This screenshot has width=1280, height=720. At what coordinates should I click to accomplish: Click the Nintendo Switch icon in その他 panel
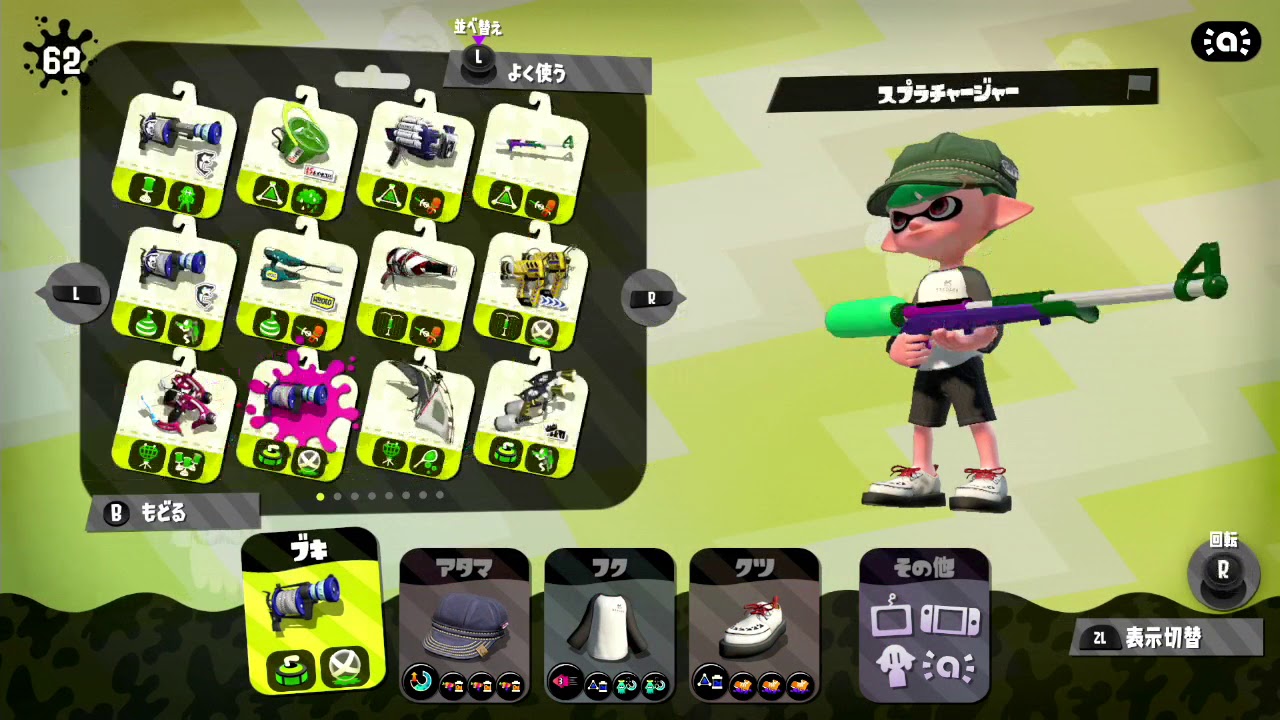pyautogui.click(x=948, y=618)
